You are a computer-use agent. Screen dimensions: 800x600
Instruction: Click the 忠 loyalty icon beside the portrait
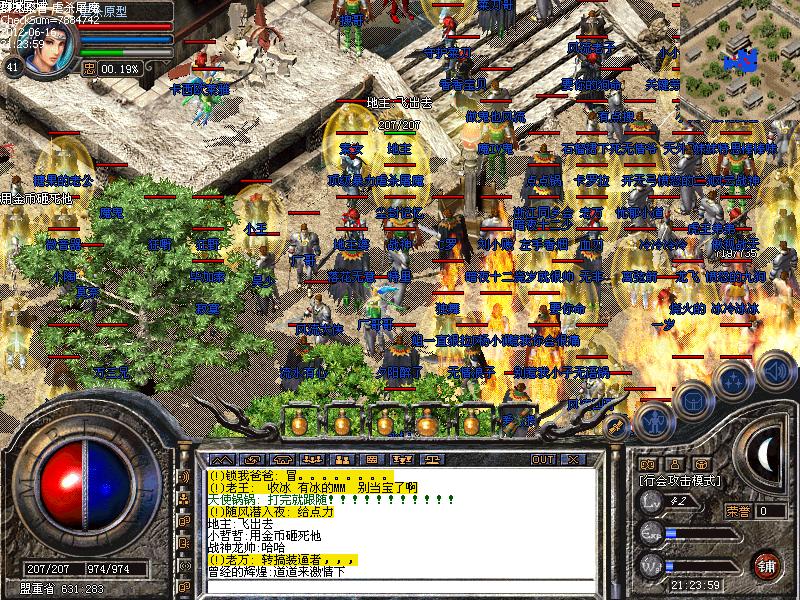[x=89, y=68]
